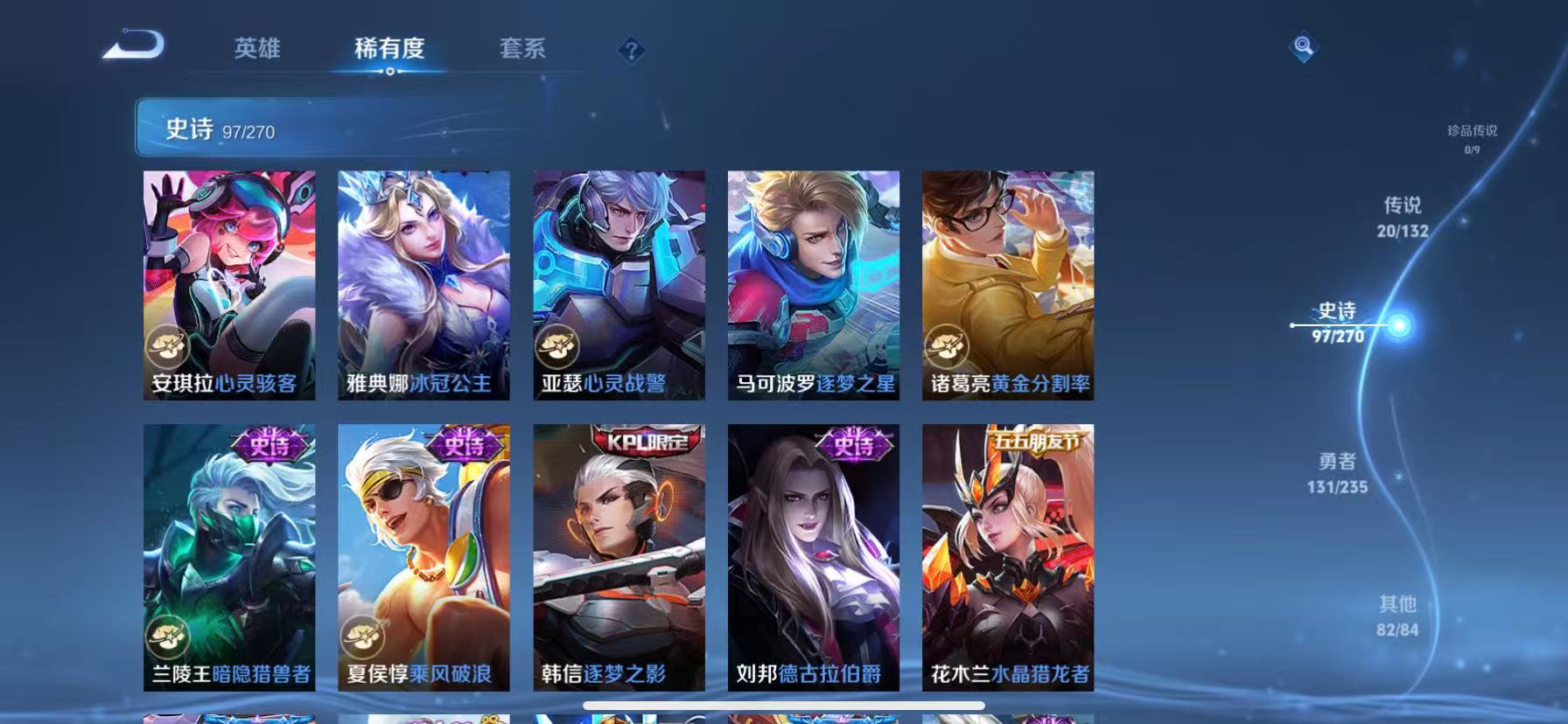This screenshot has width=1568, height=724.
Task: Click the 五五朋友节 badge on 花木兰's card
Action: pos(1038,442)
